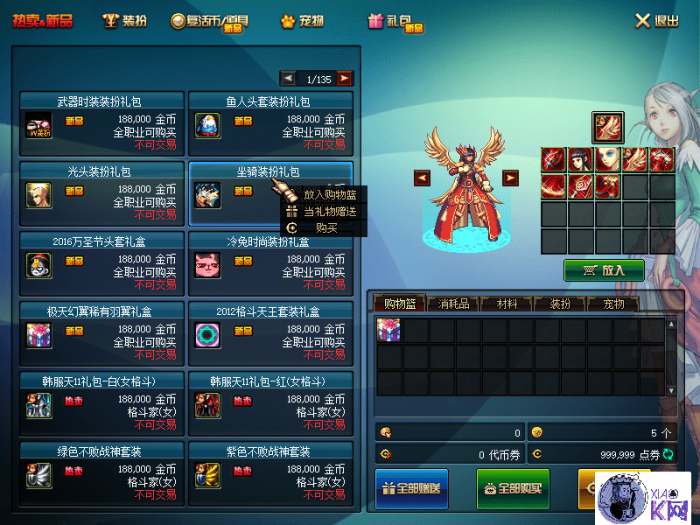Go to the next shop page
The image size is (700, 525).
(344, 78)
